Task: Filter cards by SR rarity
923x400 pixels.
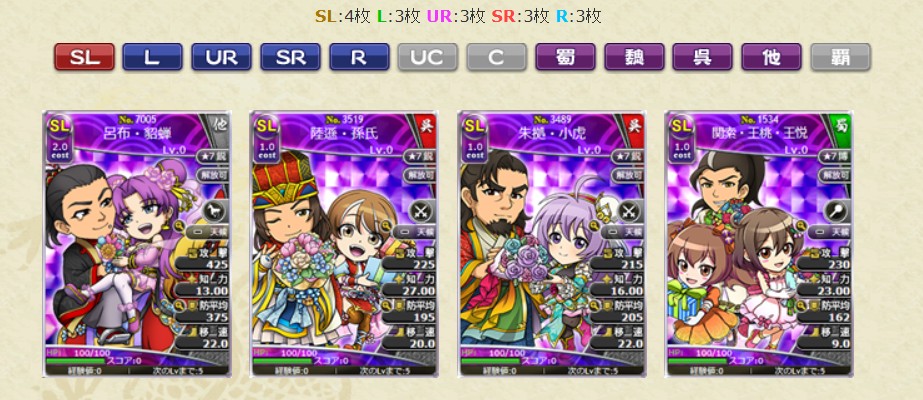Action: click(x=290, y=56)
